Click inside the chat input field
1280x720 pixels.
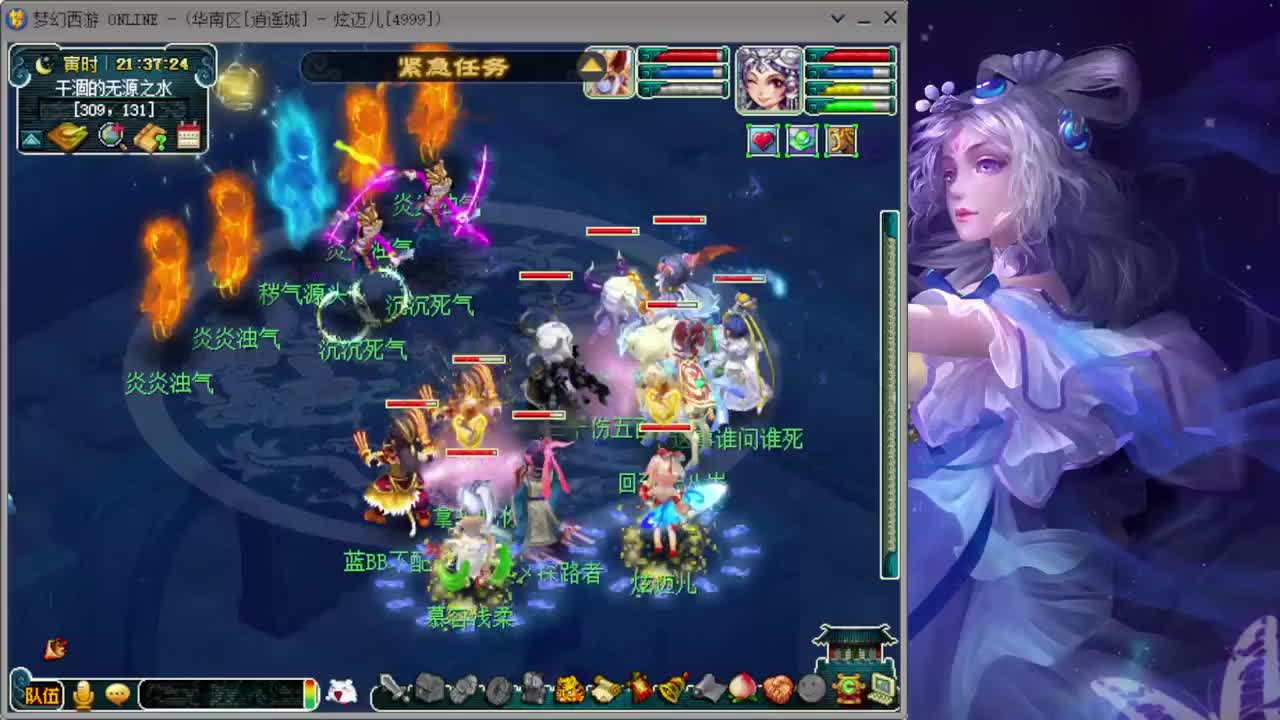point(220,694)
